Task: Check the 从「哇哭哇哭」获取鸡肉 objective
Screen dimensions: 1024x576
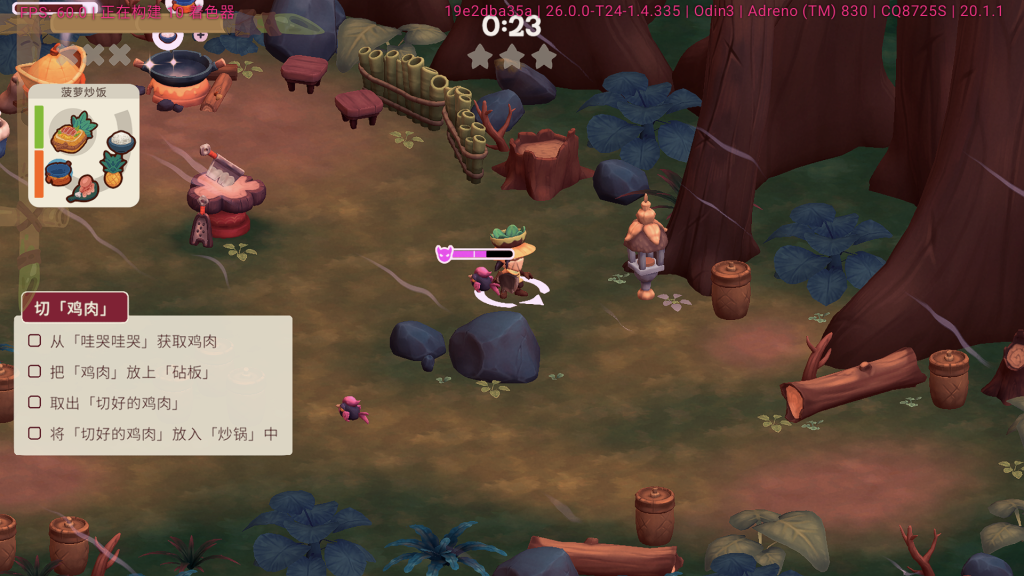Action: (35, 341)
